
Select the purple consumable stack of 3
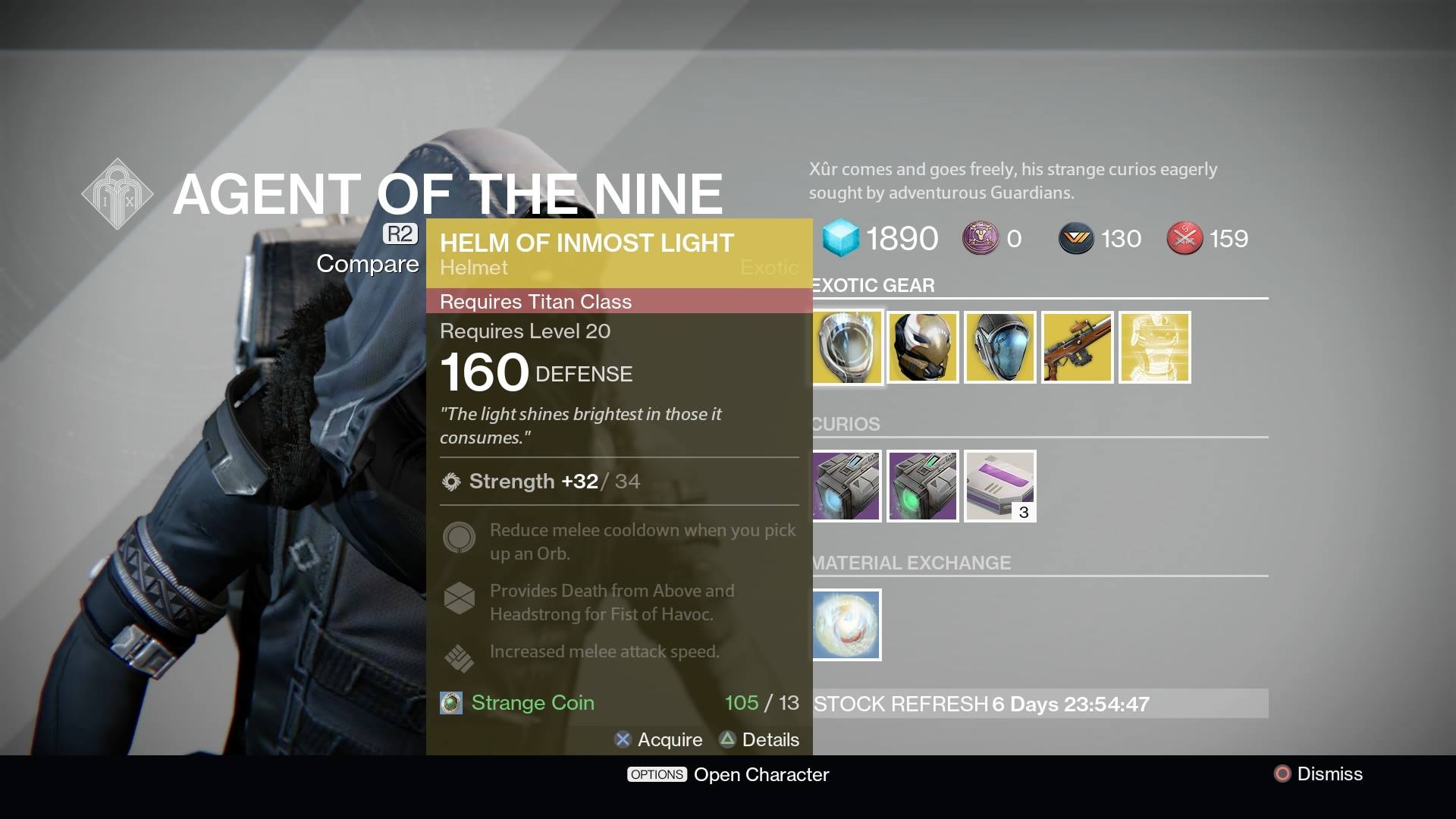999,486
